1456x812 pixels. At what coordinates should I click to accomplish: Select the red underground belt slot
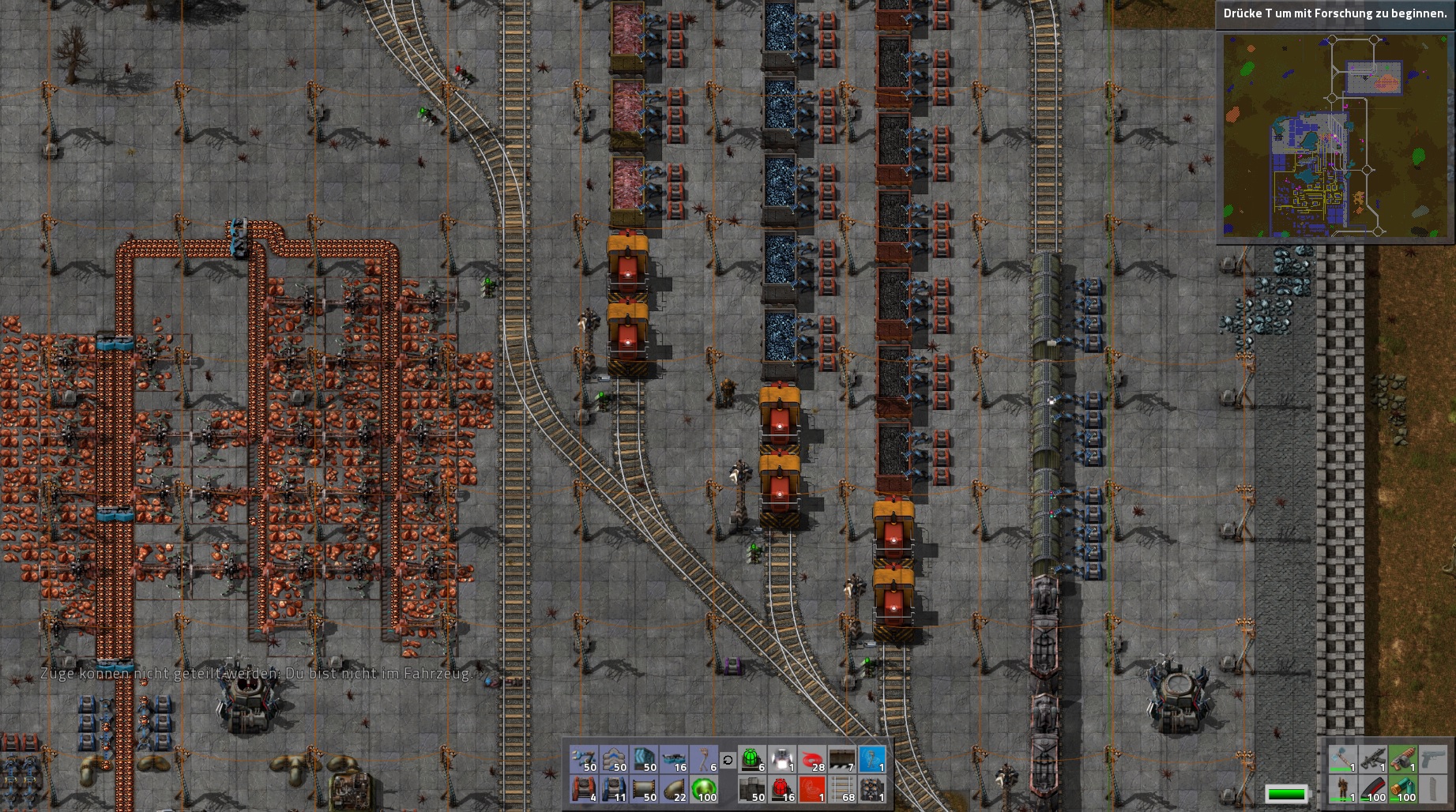coord(585,789)
